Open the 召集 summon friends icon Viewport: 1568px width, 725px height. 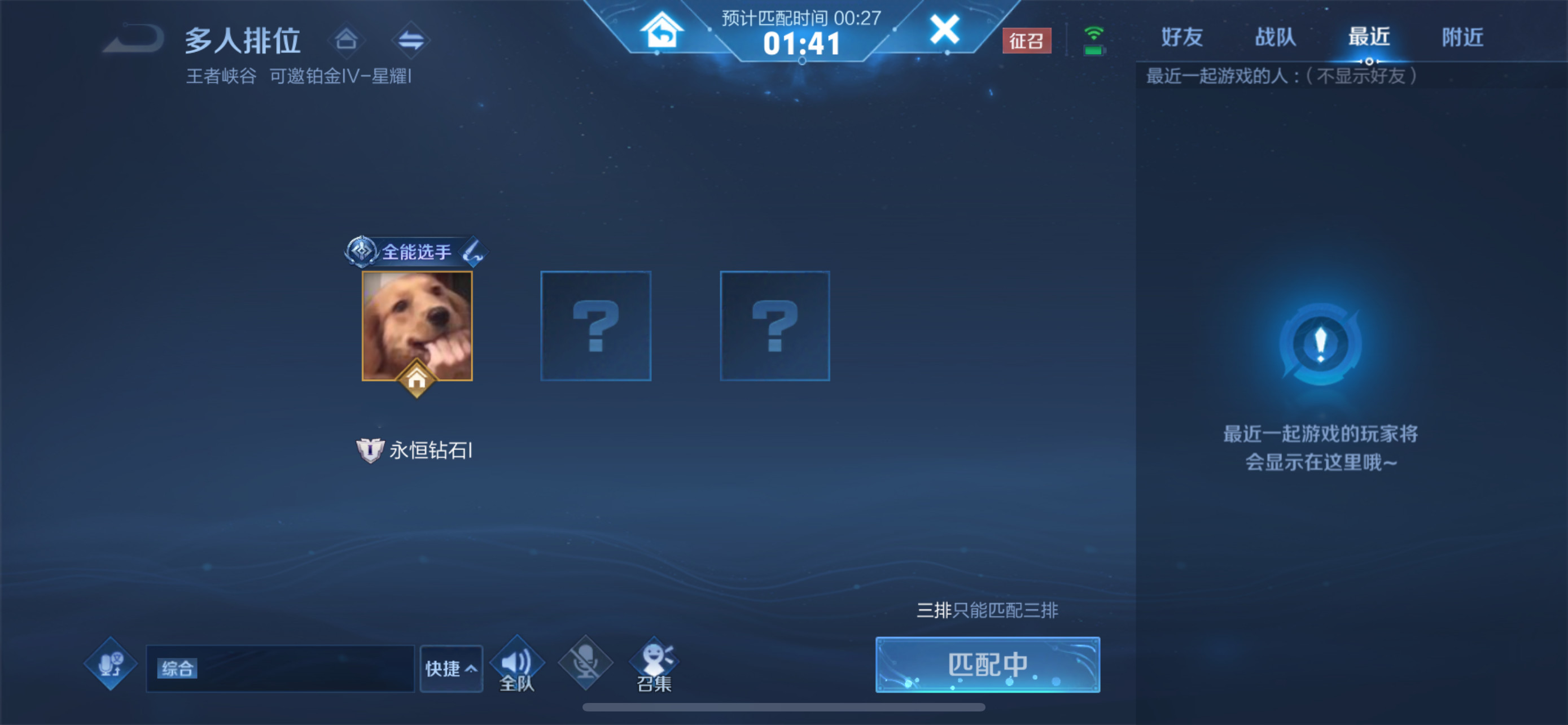click(654, 662)
